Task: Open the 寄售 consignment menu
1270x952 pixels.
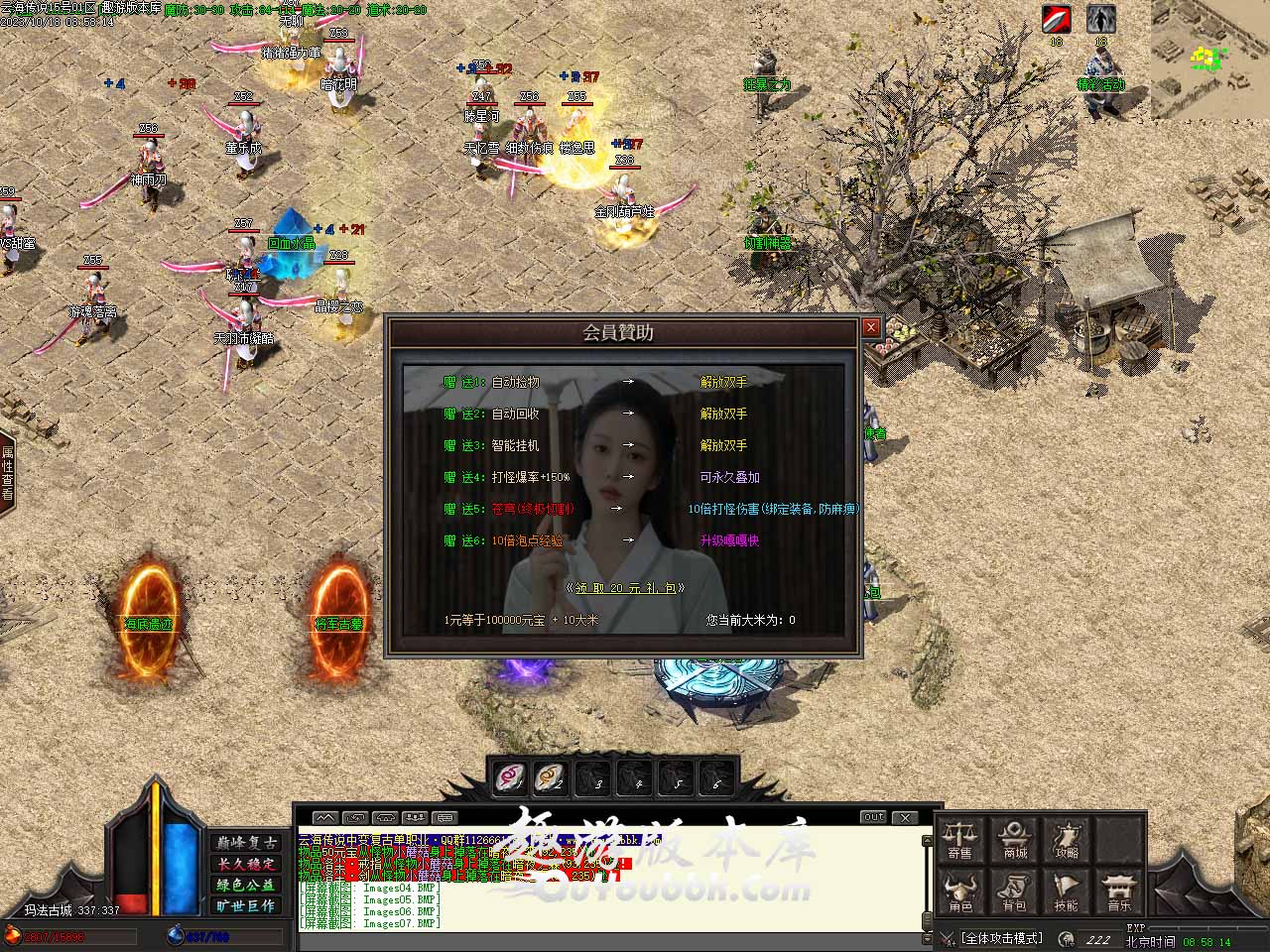Action: coord(959,839)
